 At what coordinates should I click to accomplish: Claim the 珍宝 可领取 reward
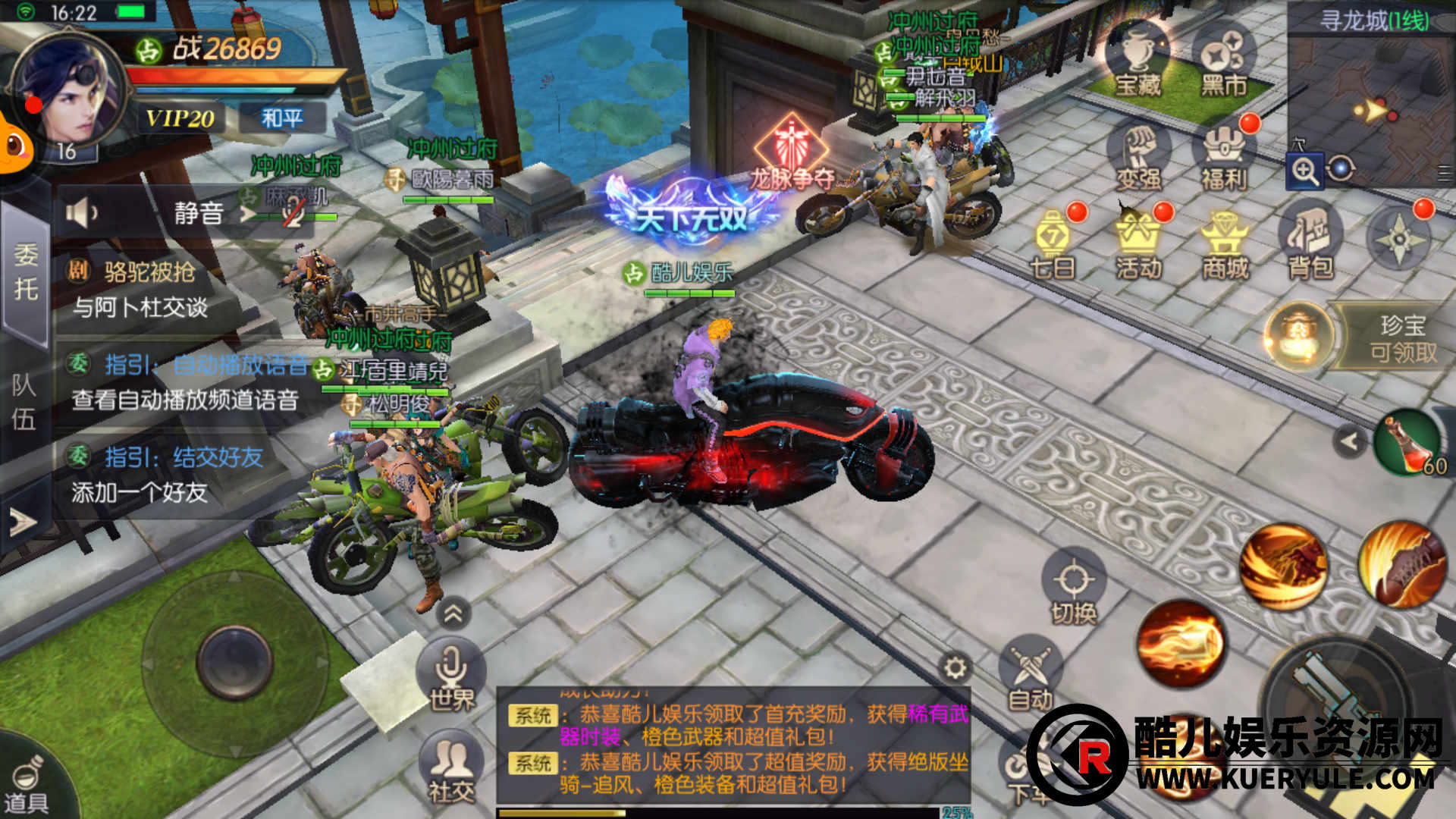[1357, 337]
